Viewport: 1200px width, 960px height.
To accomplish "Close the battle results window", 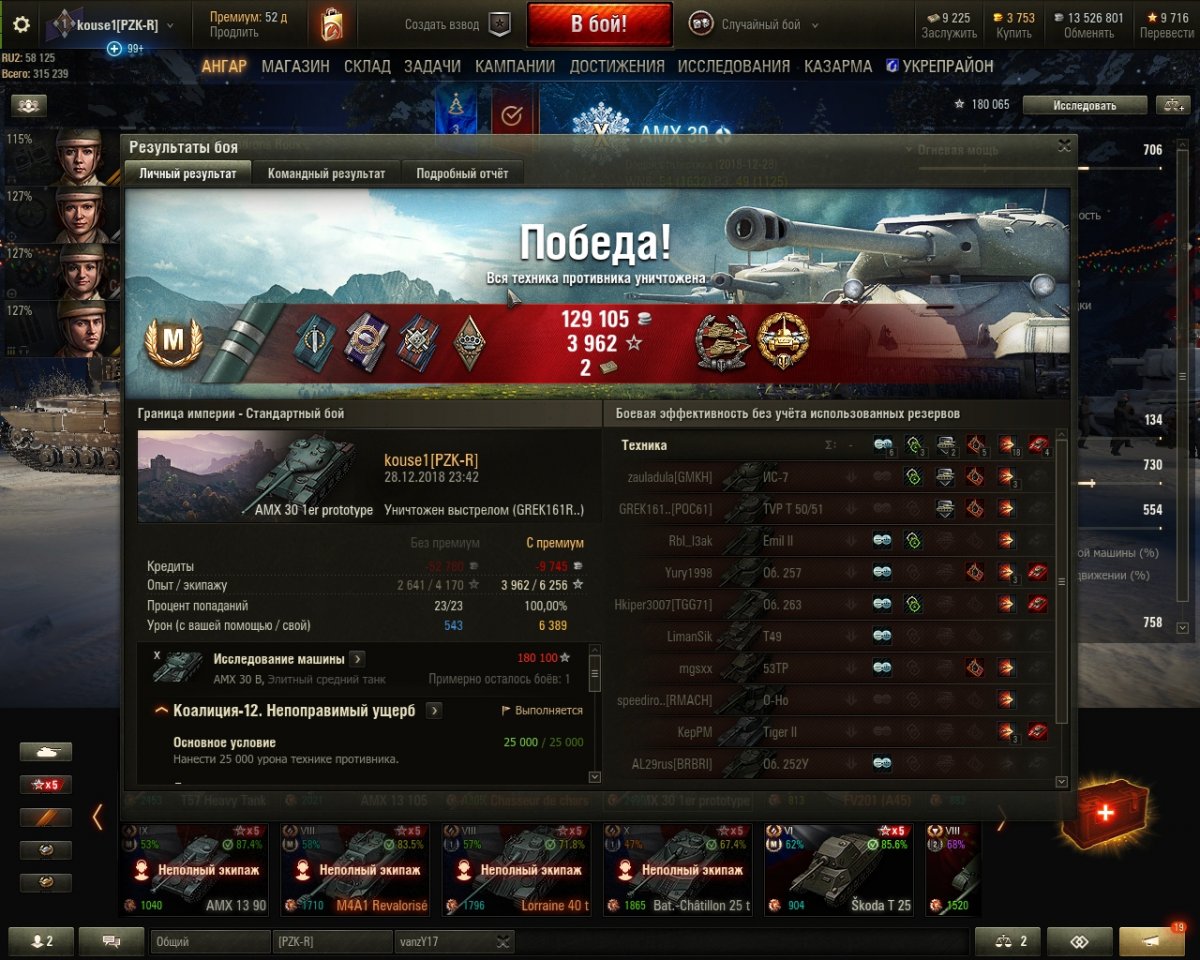I will point(1065,146).
